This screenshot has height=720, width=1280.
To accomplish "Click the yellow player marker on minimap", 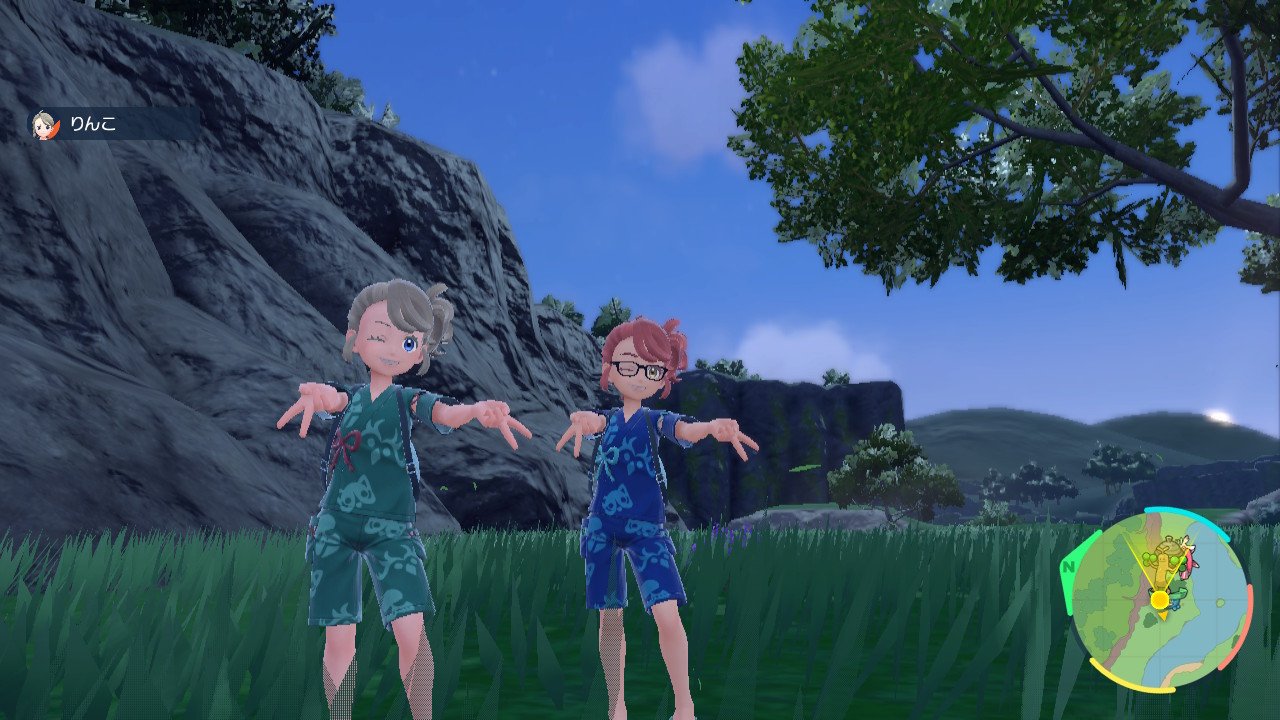I will coord(1159,600).
